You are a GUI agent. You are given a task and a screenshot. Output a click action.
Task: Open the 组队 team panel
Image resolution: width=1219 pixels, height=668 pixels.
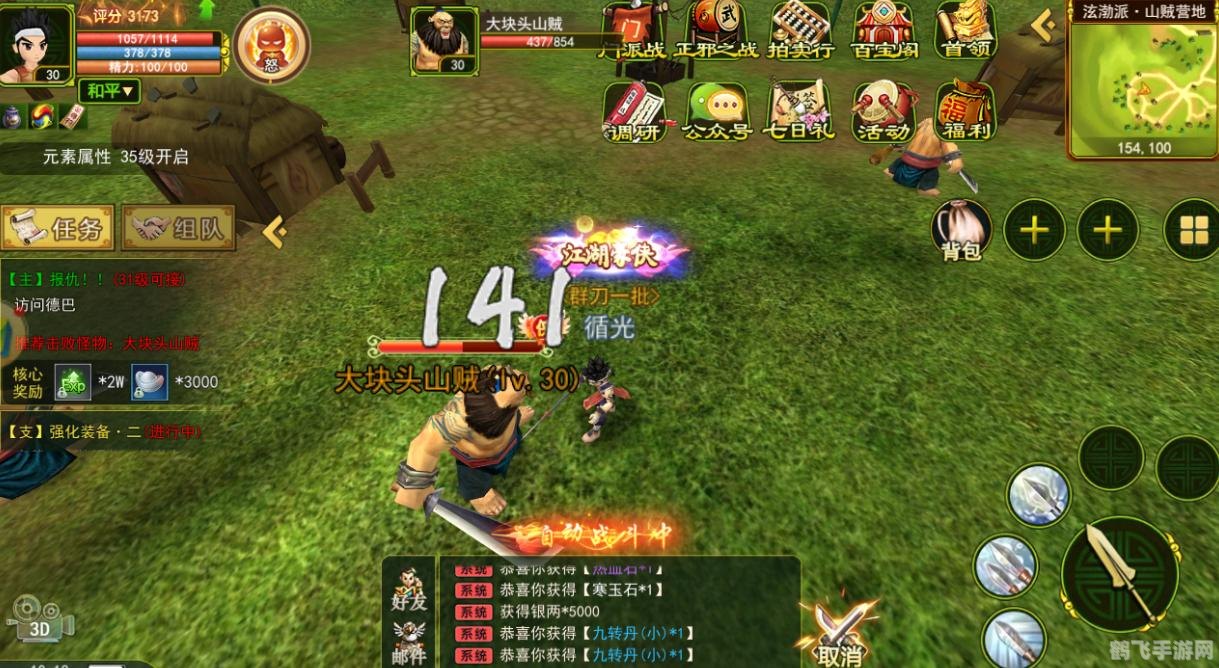point(179,228)
